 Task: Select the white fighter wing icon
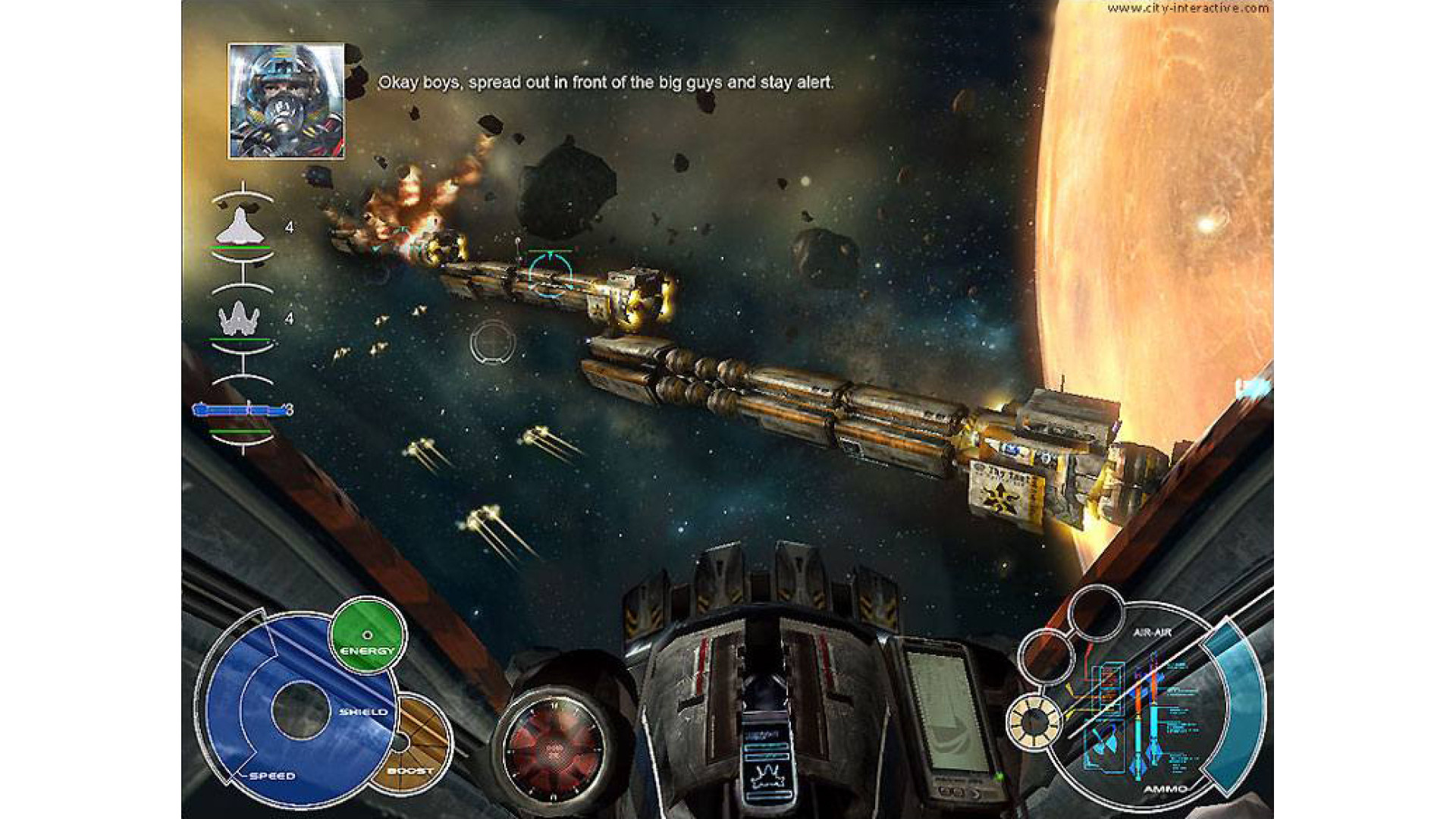[240, 227]
